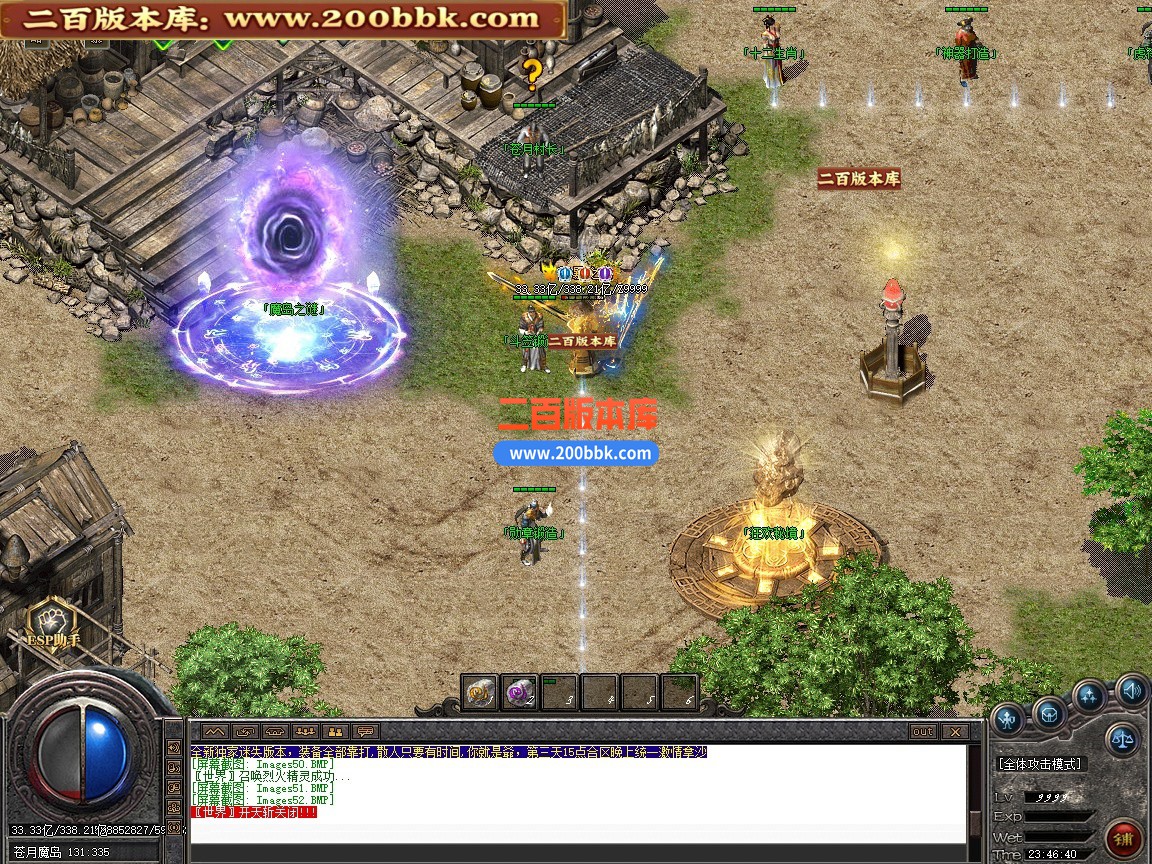Click the chat panel's 'out' button
The image size is (1152, 864).
tap(922, 732)
